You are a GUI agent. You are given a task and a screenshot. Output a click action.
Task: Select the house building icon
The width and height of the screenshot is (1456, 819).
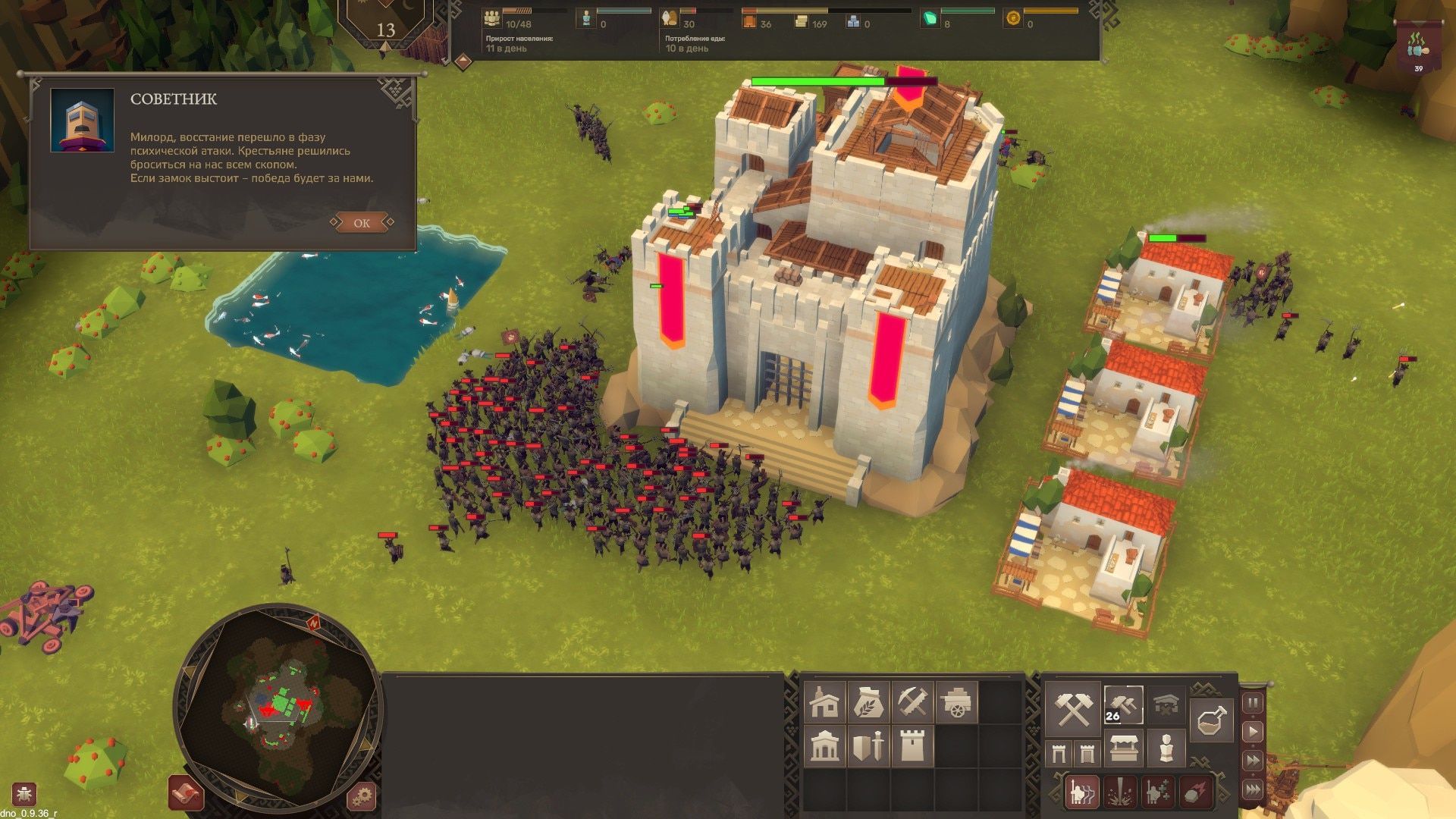pyautogui.click(x=824, y=702)
